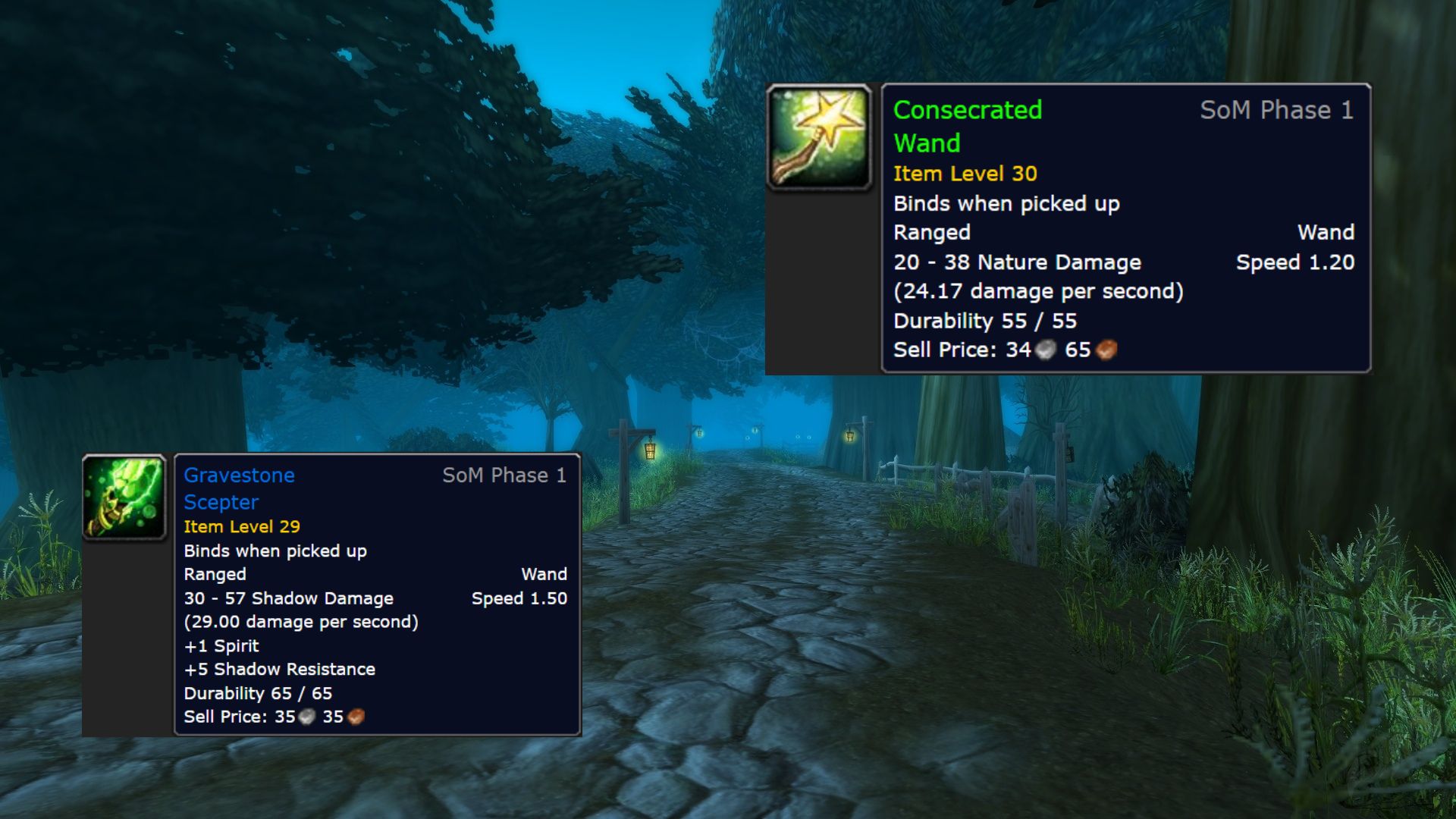Click the SoM Phase 1 label on scepter tooltip

coord(505,475)
